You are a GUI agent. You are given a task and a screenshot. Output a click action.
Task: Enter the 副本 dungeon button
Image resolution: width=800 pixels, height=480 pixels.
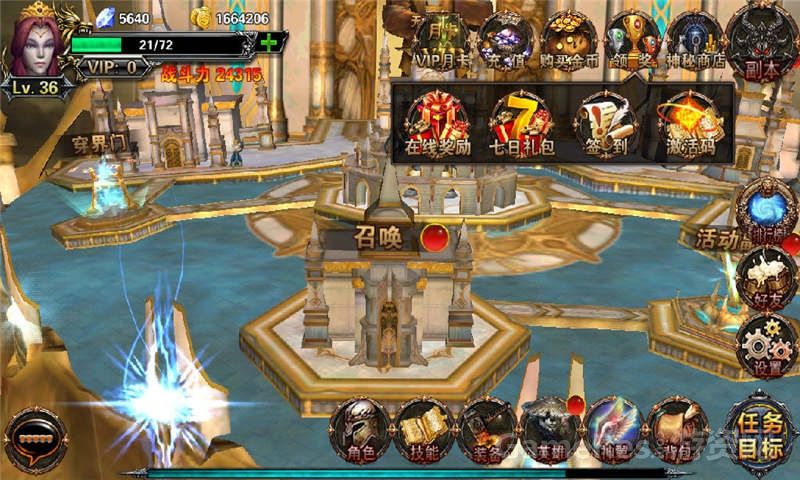coord(762,40)
